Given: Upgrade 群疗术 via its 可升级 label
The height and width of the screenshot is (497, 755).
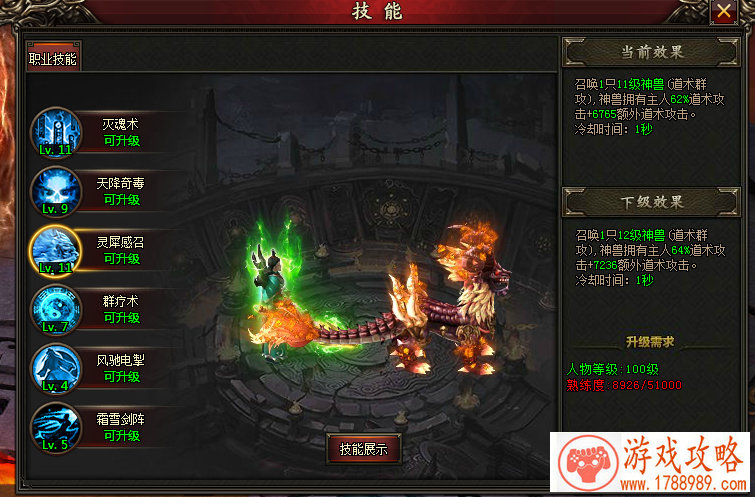Looking at the screenshot, I should pyautogui.click(x=122, y=318).
